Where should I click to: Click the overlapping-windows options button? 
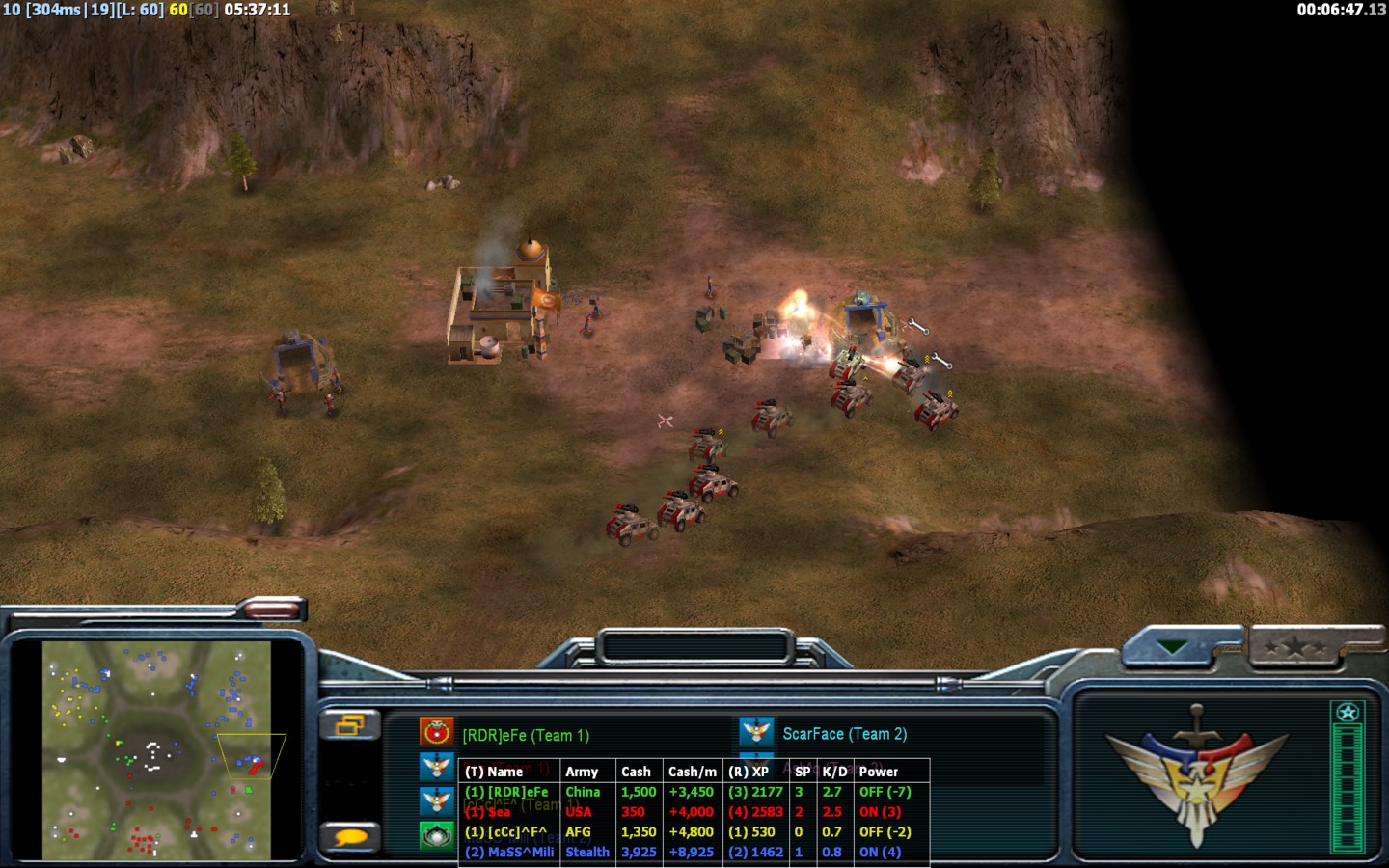click(349, 723)
